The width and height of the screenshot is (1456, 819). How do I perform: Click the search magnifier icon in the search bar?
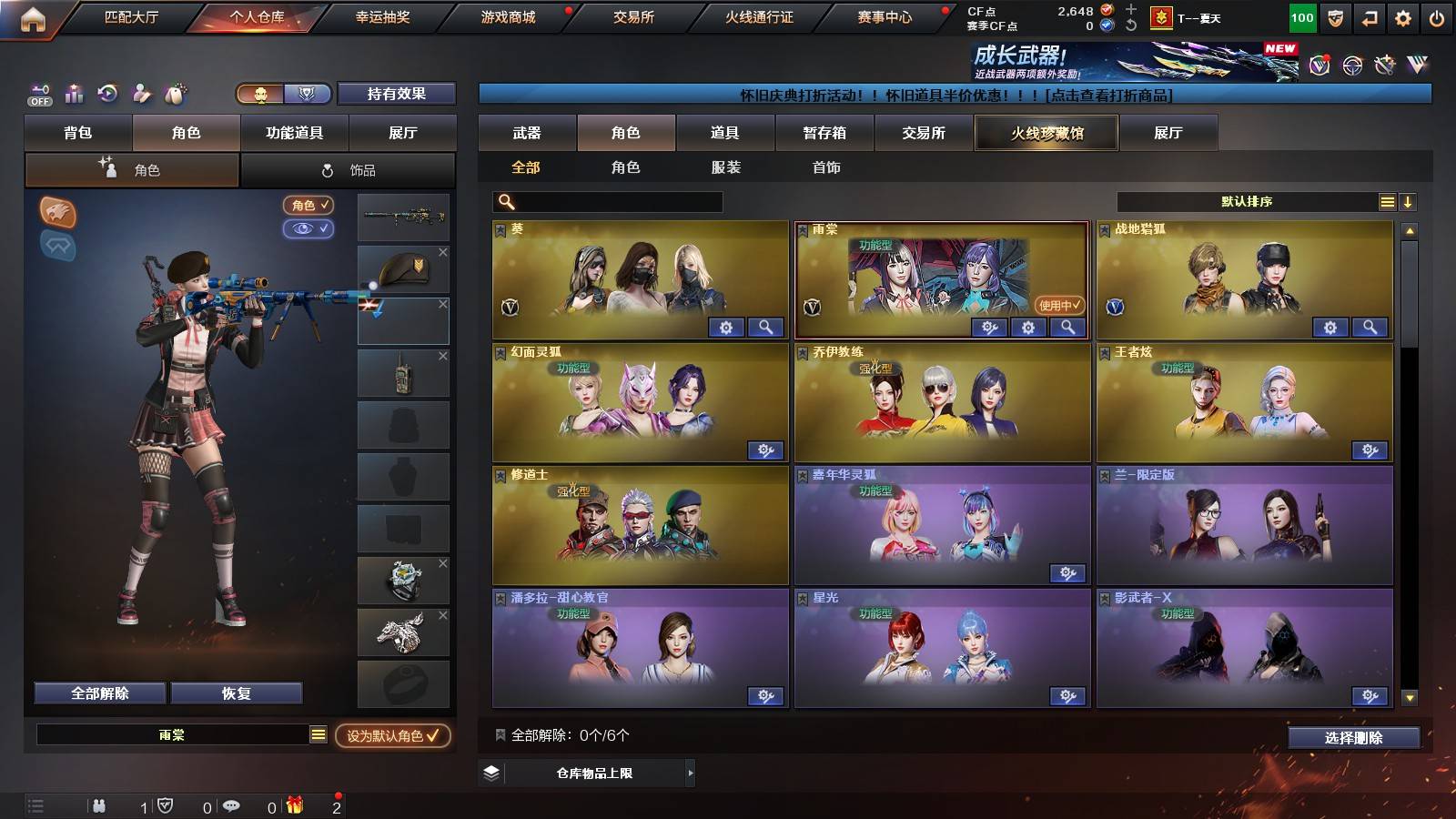[x=506, y=201]
